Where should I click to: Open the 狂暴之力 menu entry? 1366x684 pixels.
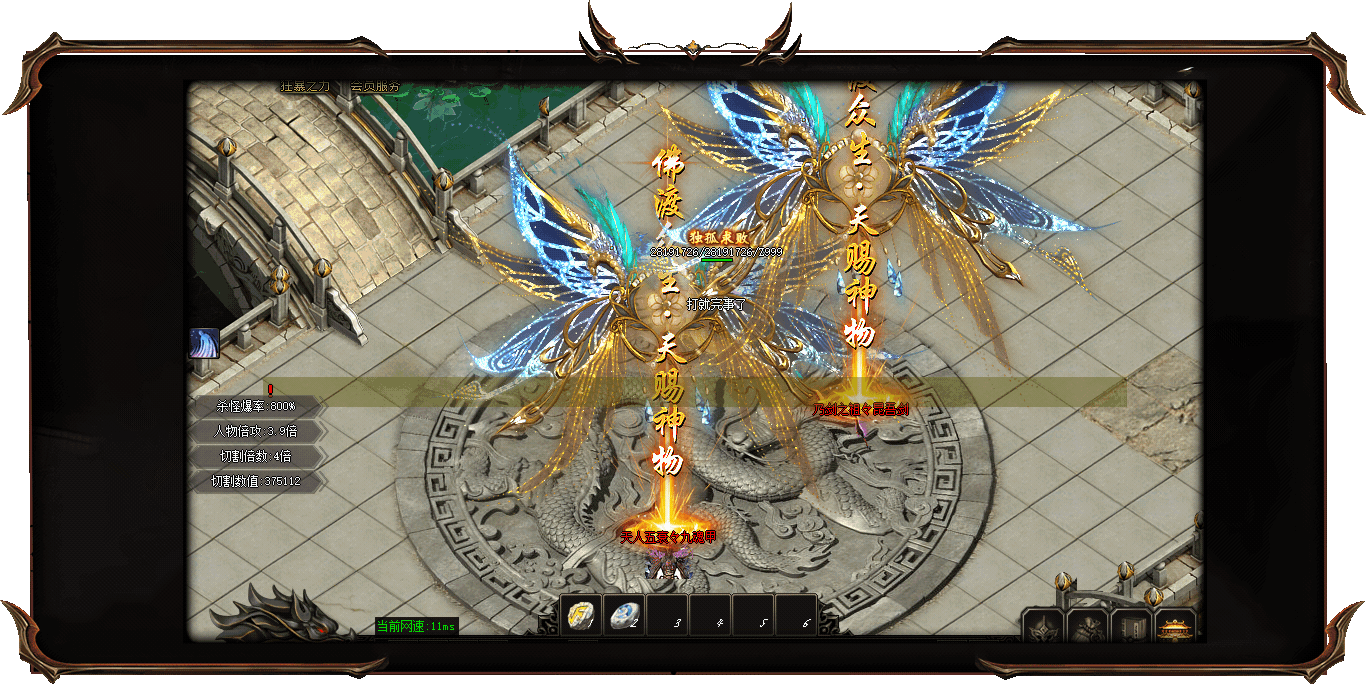coord(304,87)
